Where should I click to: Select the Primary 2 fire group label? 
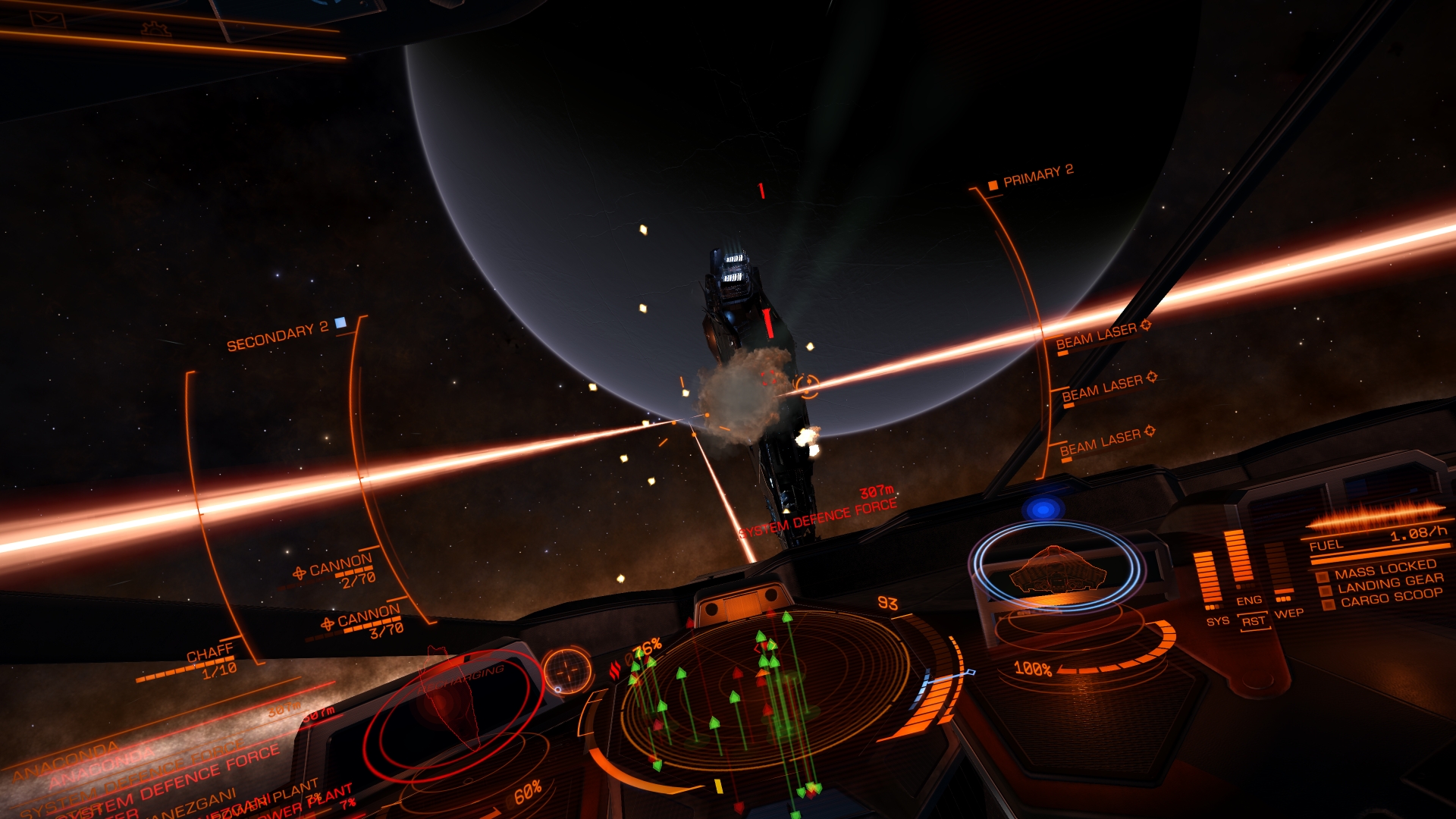[1037, 177]
